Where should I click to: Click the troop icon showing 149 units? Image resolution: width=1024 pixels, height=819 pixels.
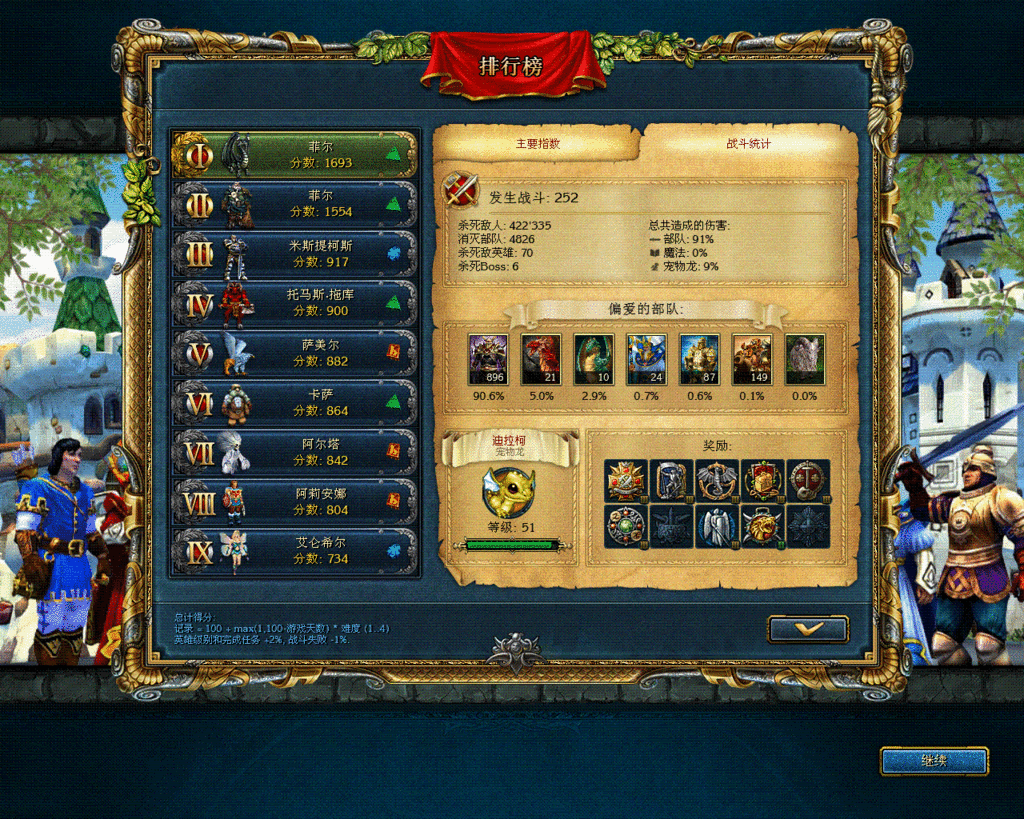click(x=752, y=360)
